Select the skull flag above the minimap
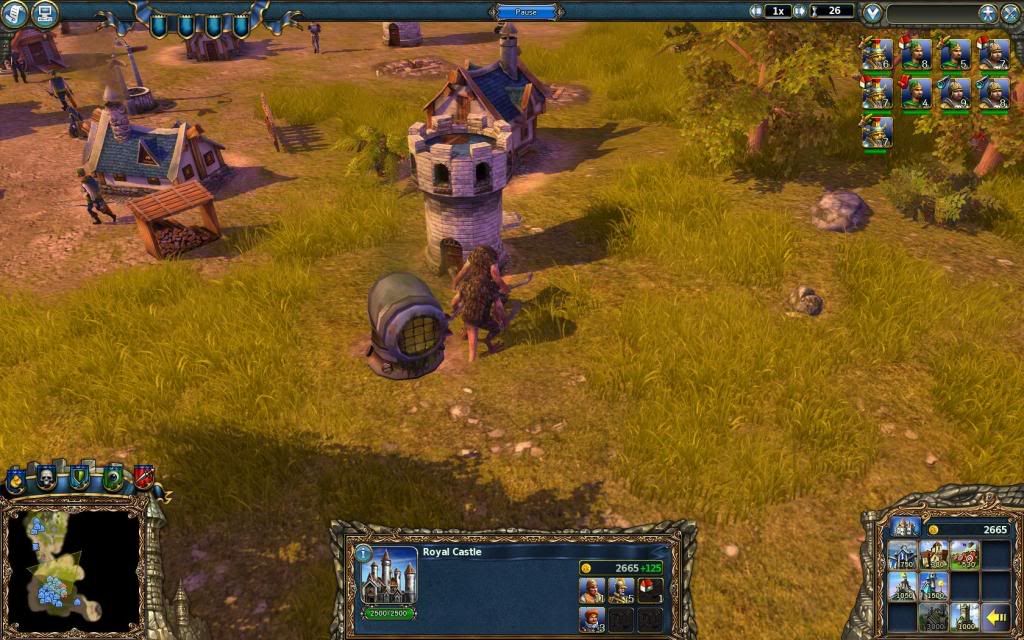1024x640 pixels. [x=47, y=479]
